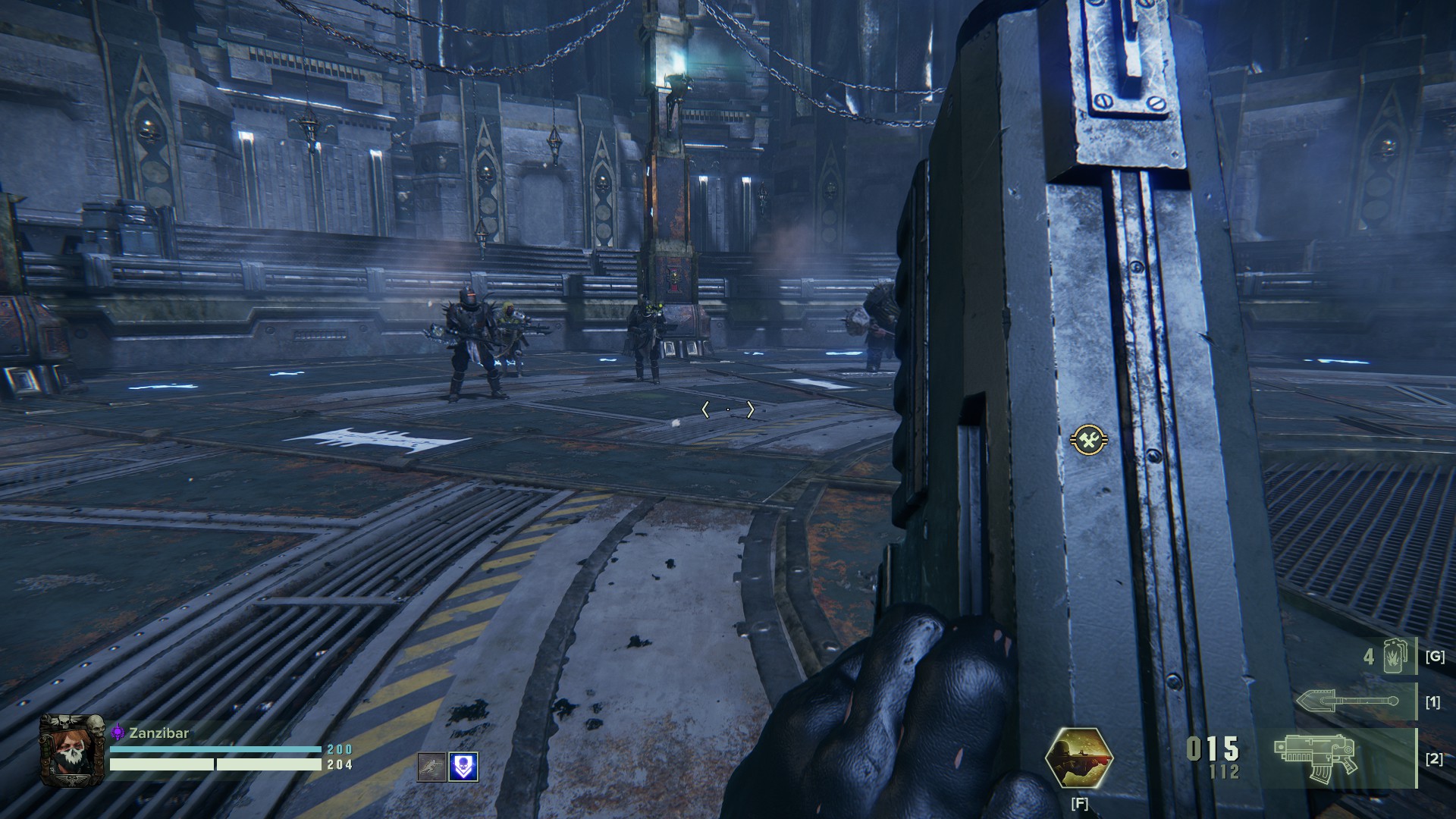Viewport: 1456px width, 819px height.
Task: Activate the hexagonal combat ability icon
Action: pos(1078,757)
